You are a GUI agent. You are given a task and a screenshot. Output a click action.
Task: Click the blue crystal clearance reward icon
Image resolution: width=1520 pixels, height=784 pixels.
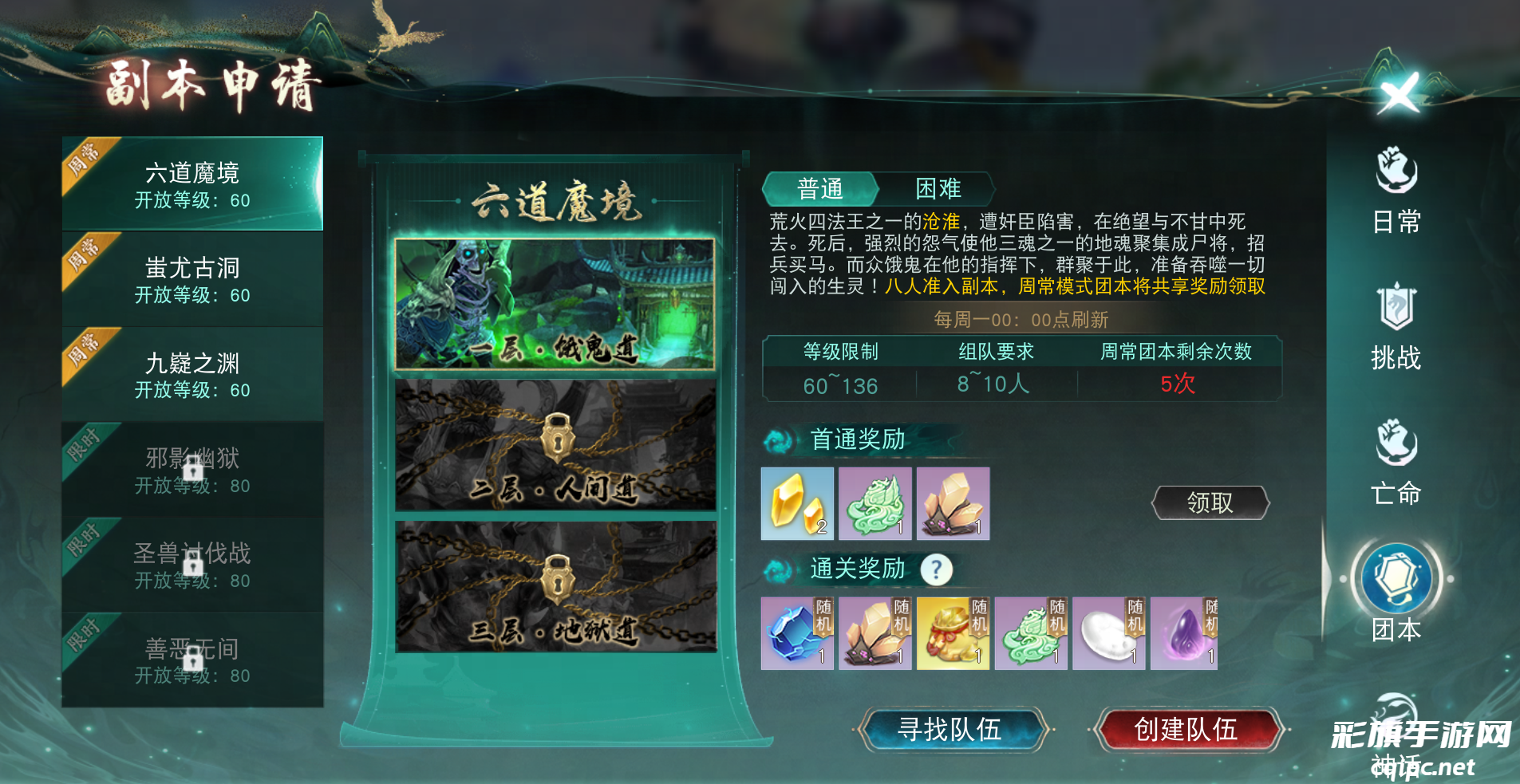click(x=796, y=632)
